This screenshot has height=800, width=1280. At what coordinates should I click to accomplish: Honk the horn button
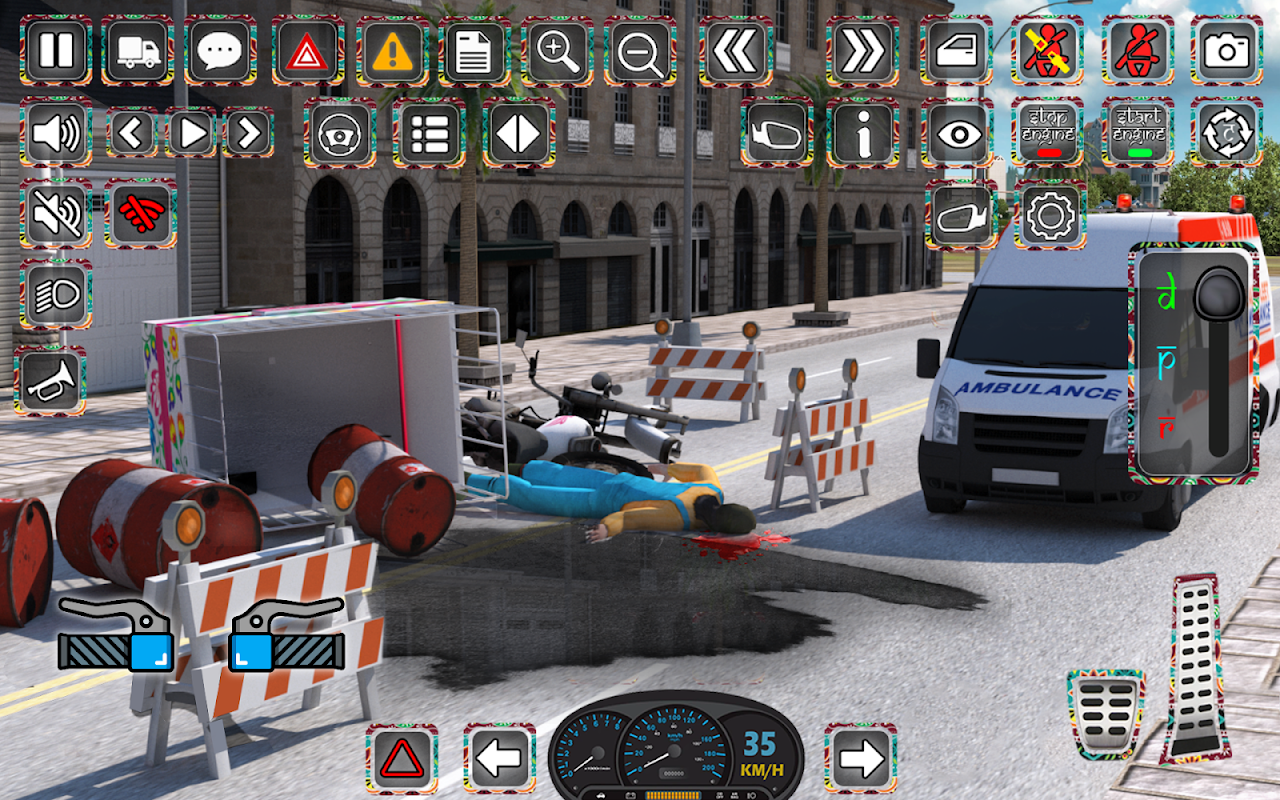tap(50, 381)
